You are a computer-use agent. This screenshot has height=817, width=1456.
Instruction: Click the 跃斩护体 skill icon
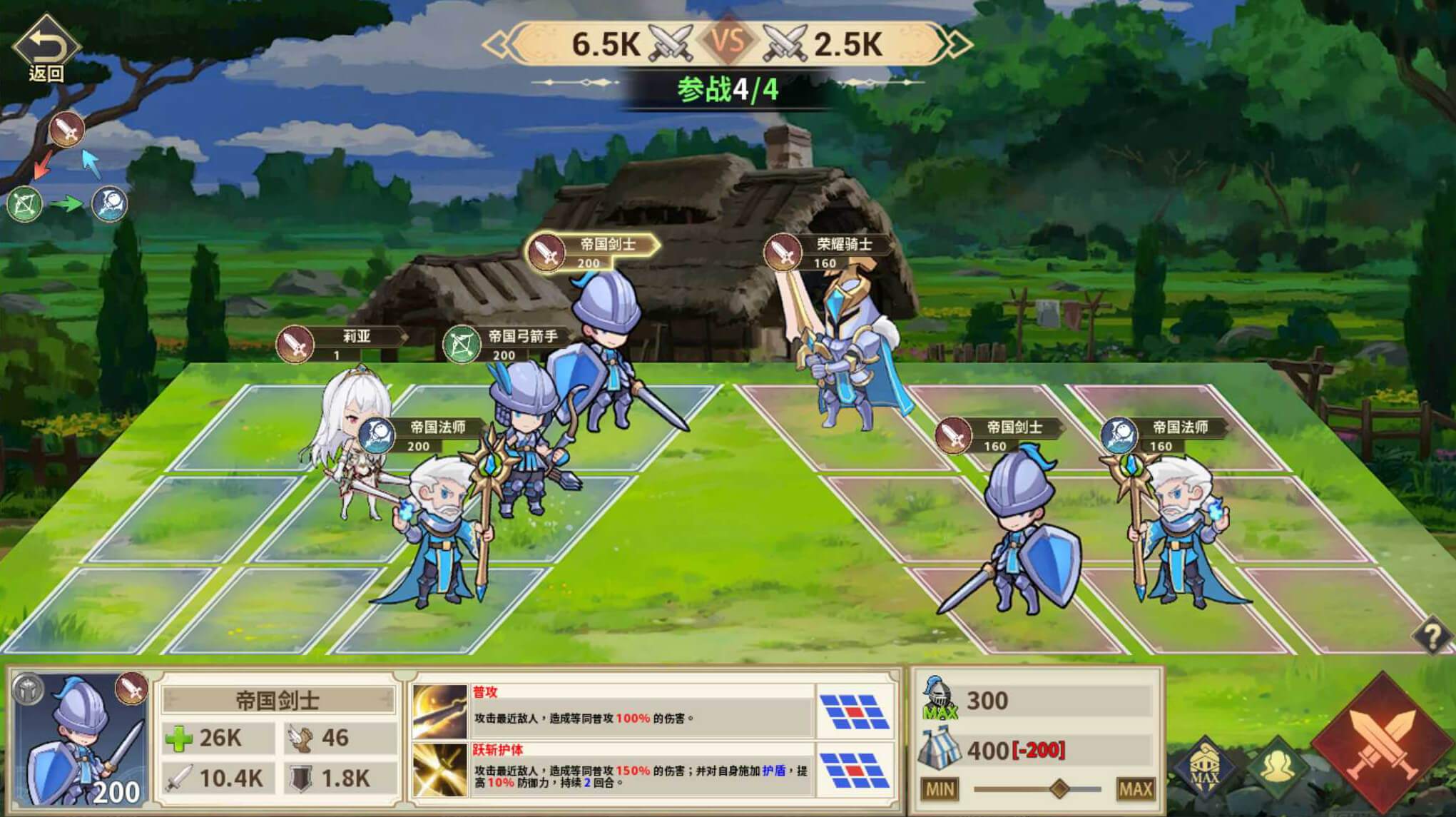(440, 769)
